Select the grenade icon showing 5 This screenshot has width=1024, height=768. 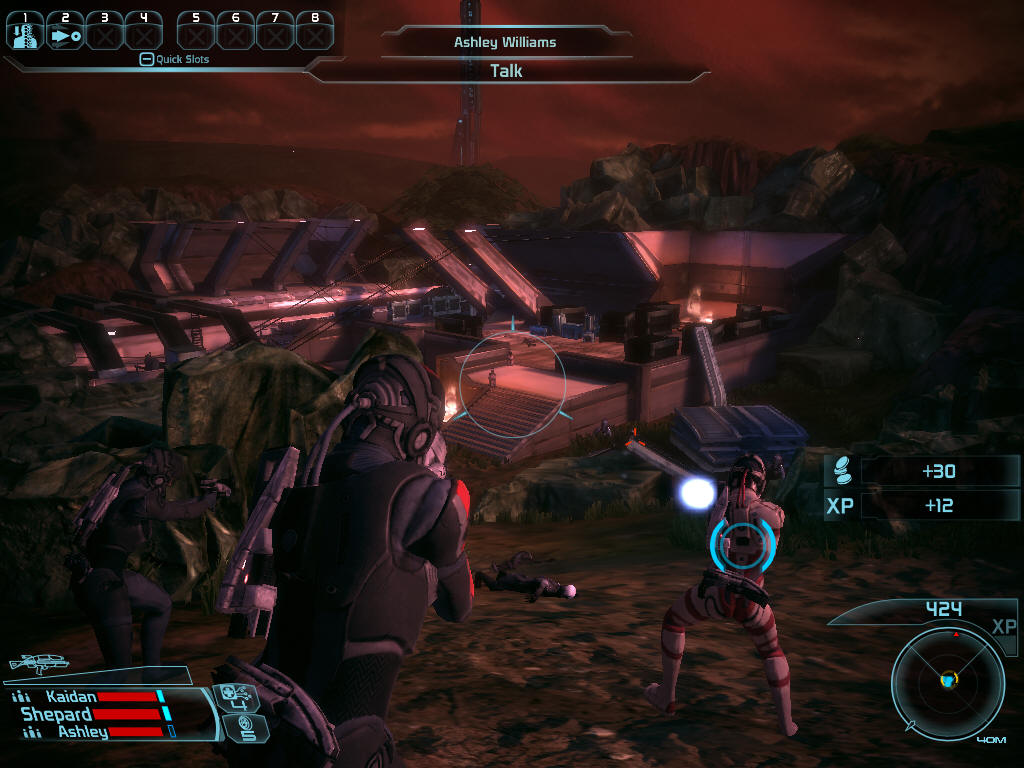(246, 729)
